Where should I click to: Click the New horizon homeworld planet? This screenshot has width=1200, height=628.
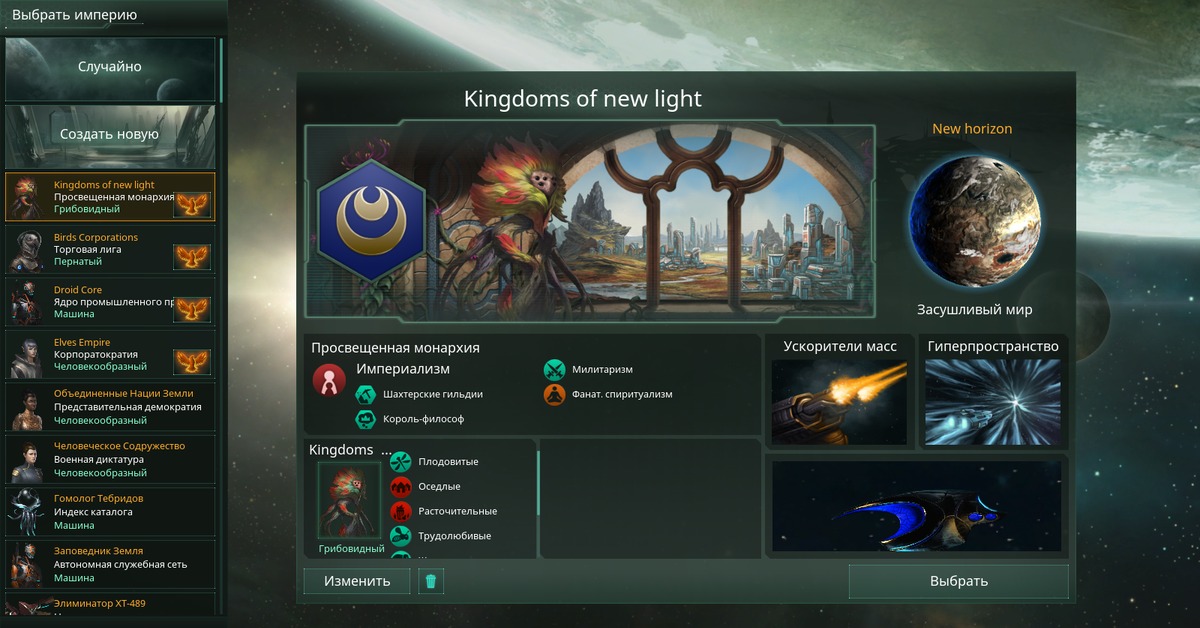(974, 220)
